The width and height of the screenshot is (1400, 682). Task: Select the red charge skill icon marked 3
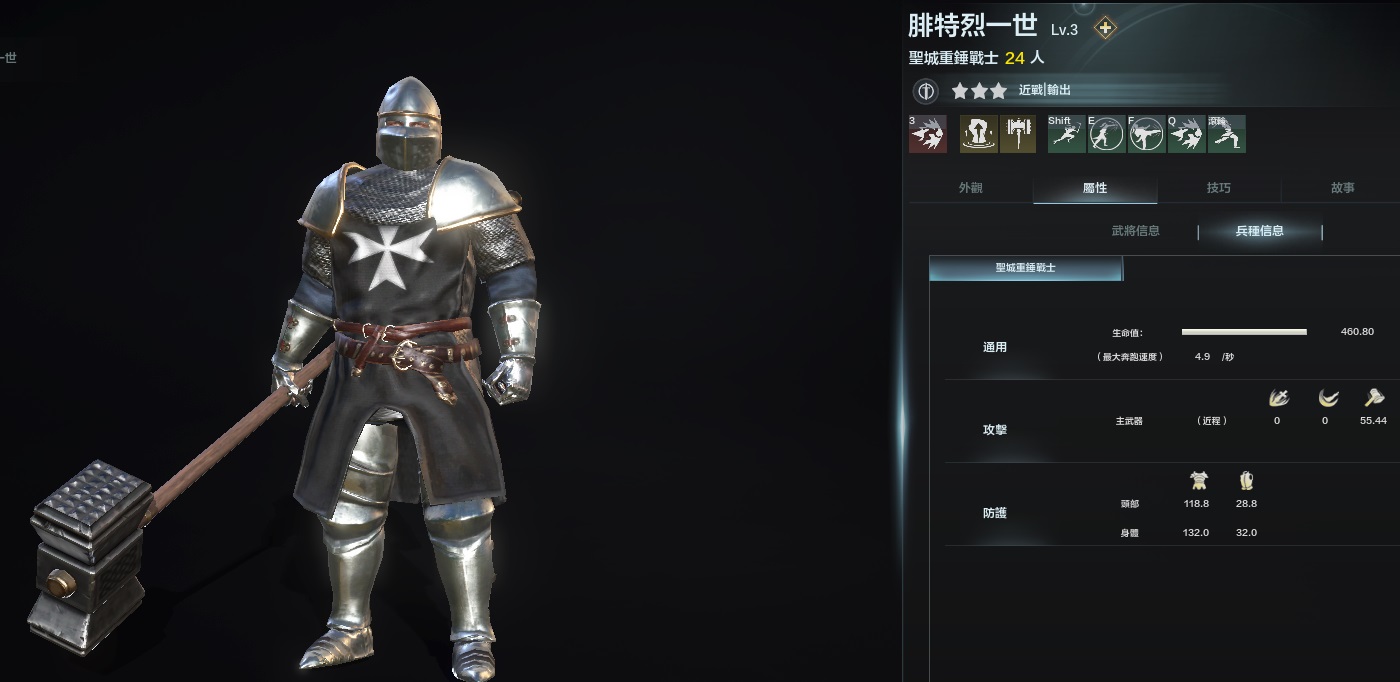[927, 134]
